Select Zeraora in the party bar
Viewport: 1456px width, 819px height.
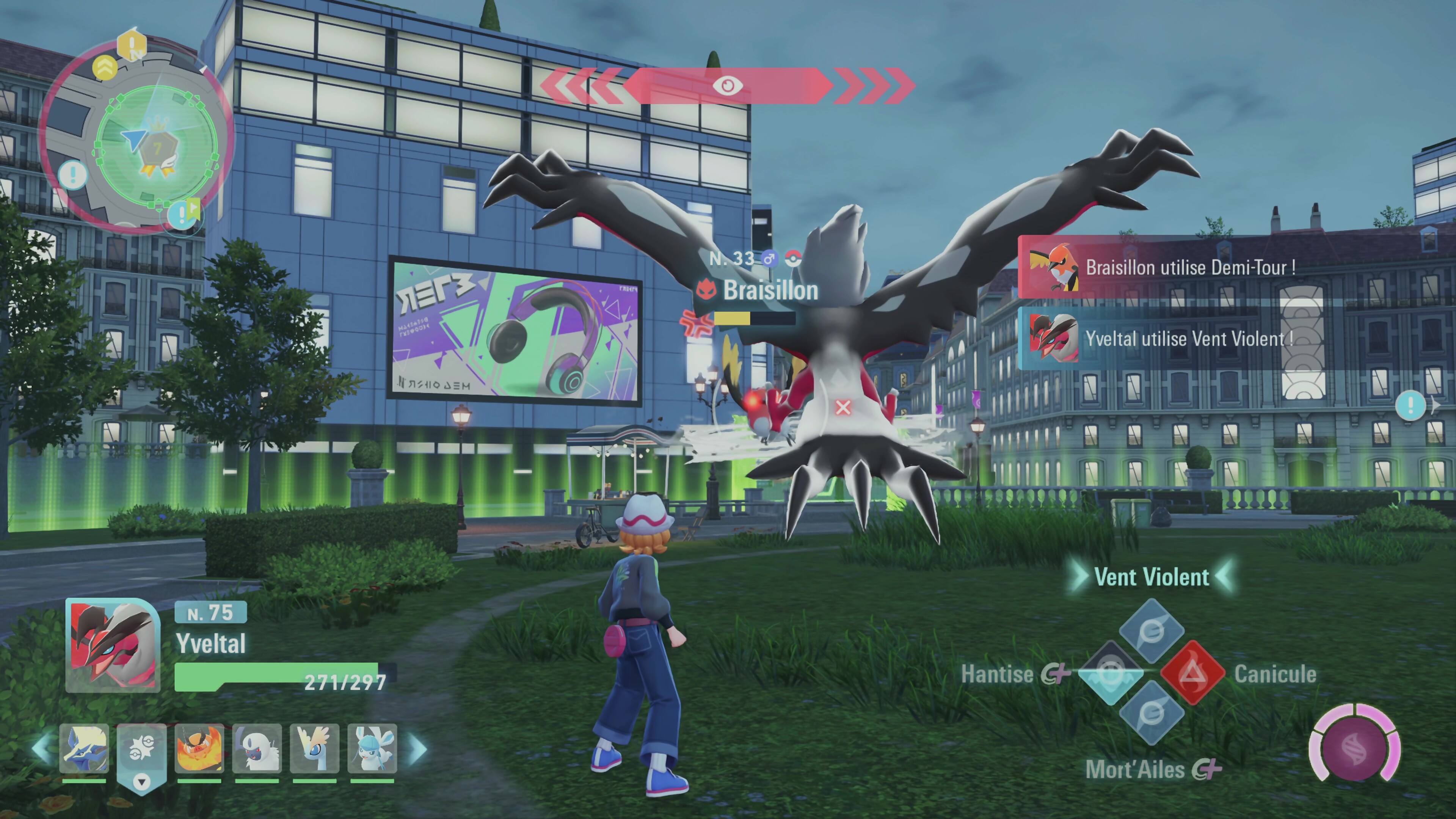(84, 748)
